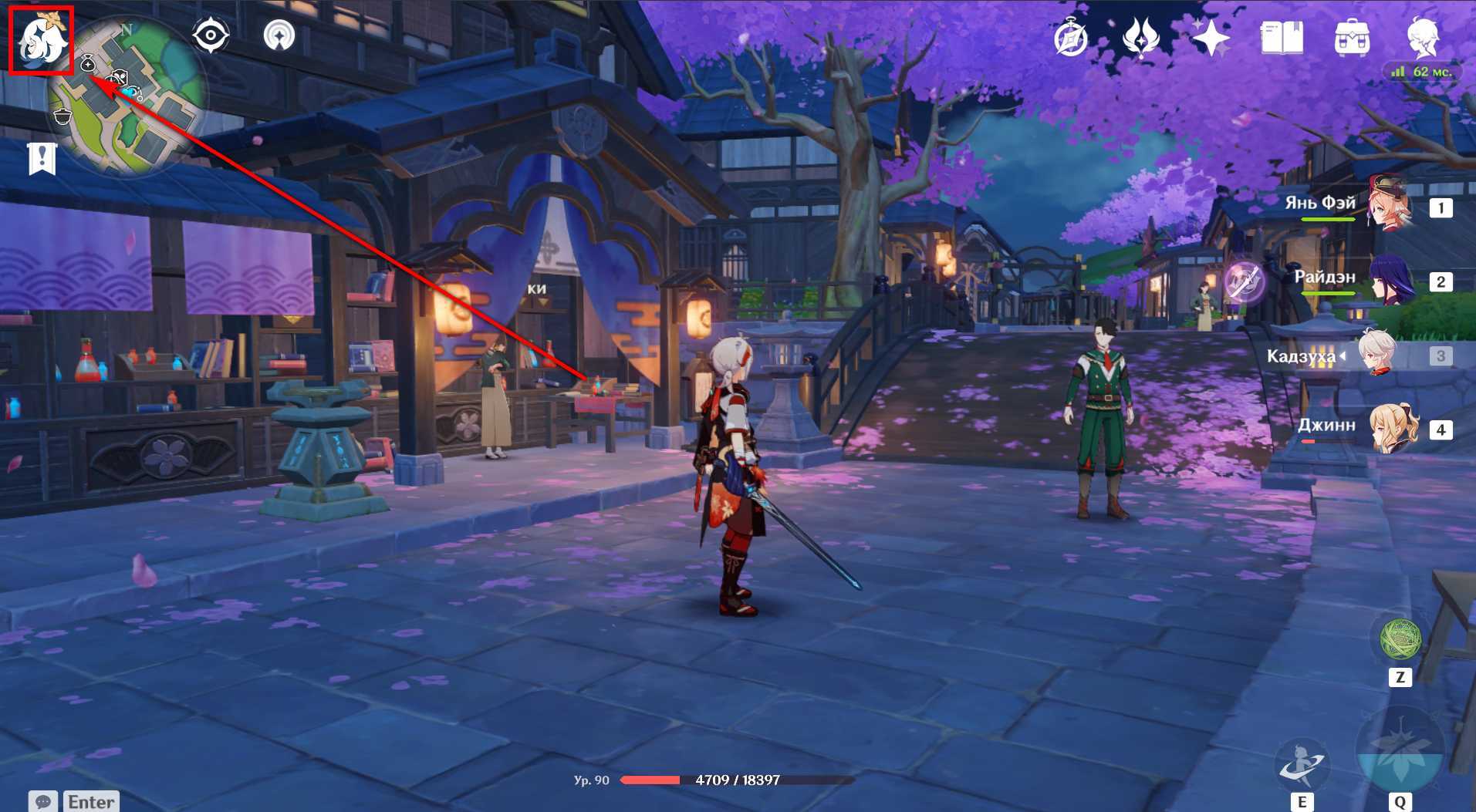The height and width of the screenshot is (812, 1476).
Task: Open the Paimon menu icon
Action: point(42,40)
